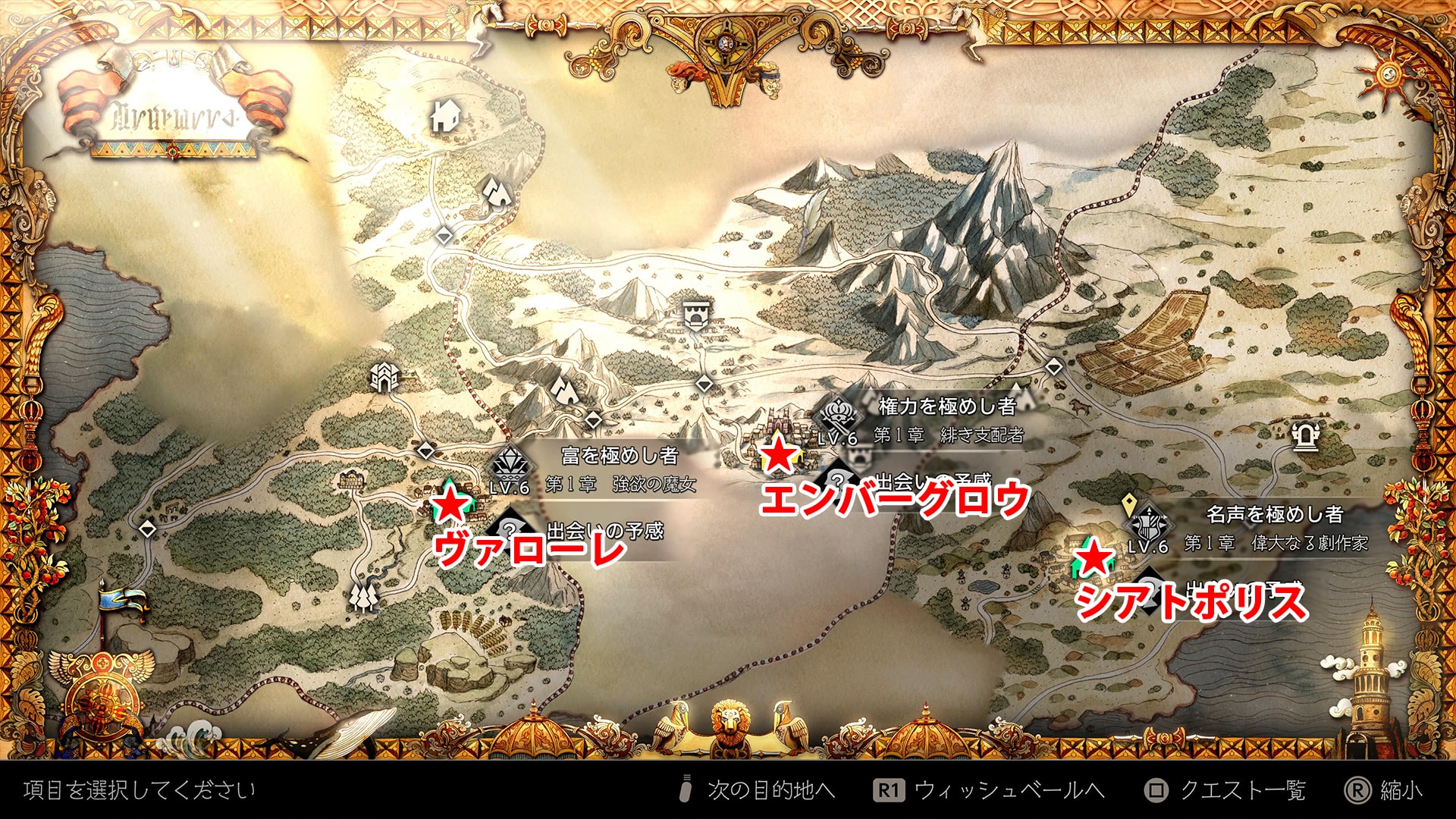1456x819 pixels.
Task: Click the yellow pin map marker
Action: click(1128, 502)
